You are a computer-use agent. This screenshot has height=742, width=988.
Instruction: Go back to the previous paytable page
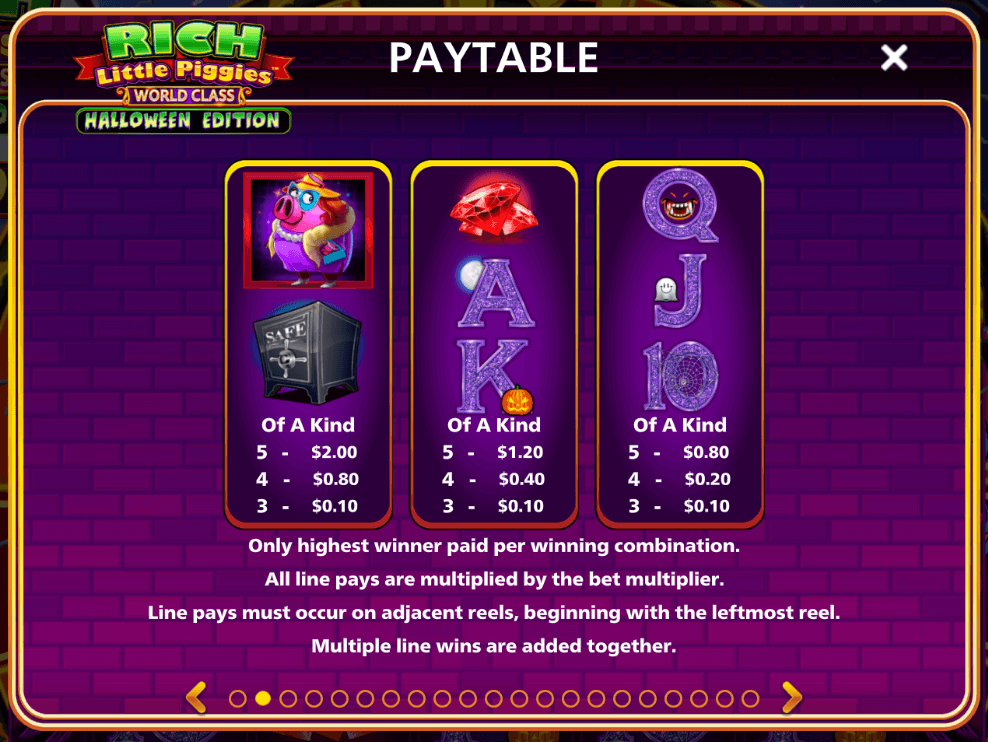click(197, 697)
